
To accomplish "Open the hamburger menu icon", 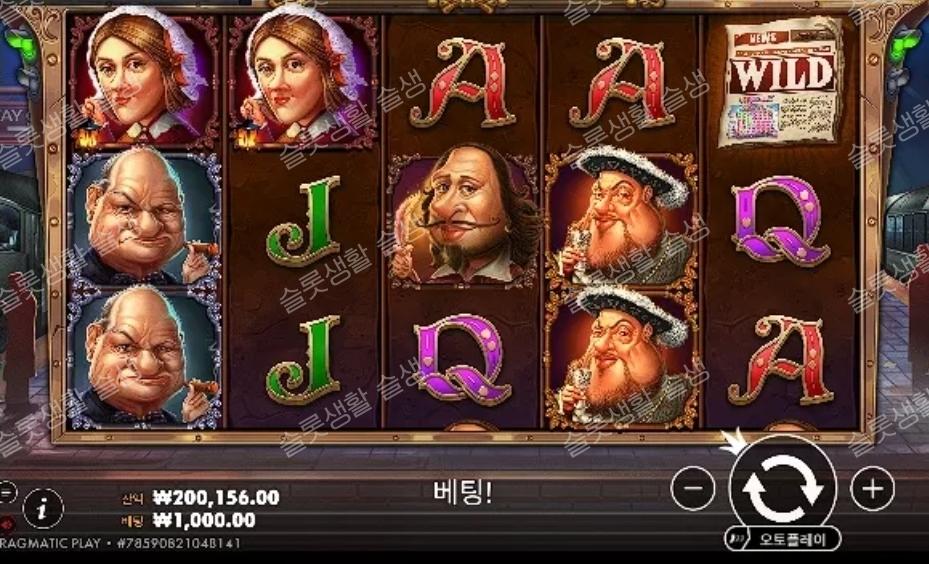I will click(6, 491).
